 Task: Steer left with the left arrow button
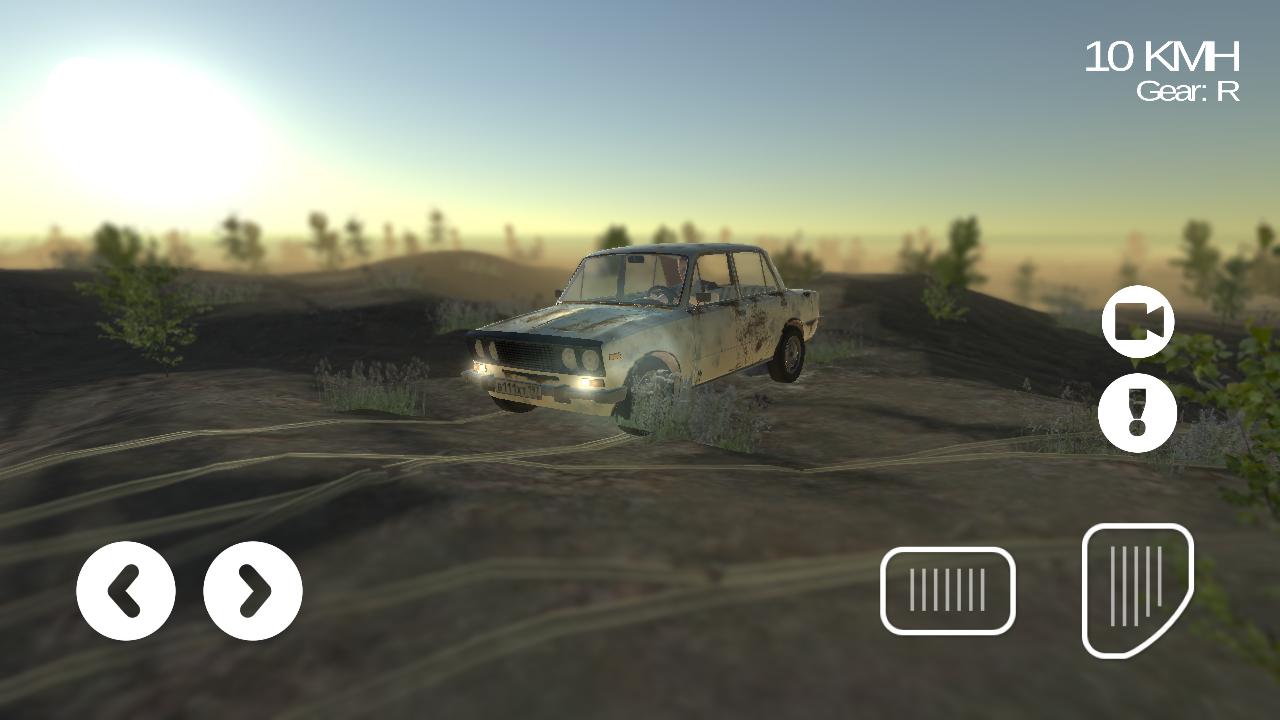pyautogui.click(x=125, y=590)
